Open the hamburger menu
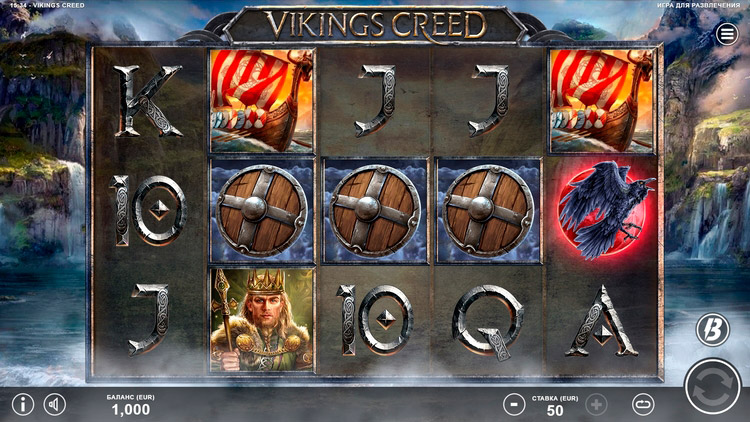Viewport: 750px width, 422px height. [x=727, y=35]
